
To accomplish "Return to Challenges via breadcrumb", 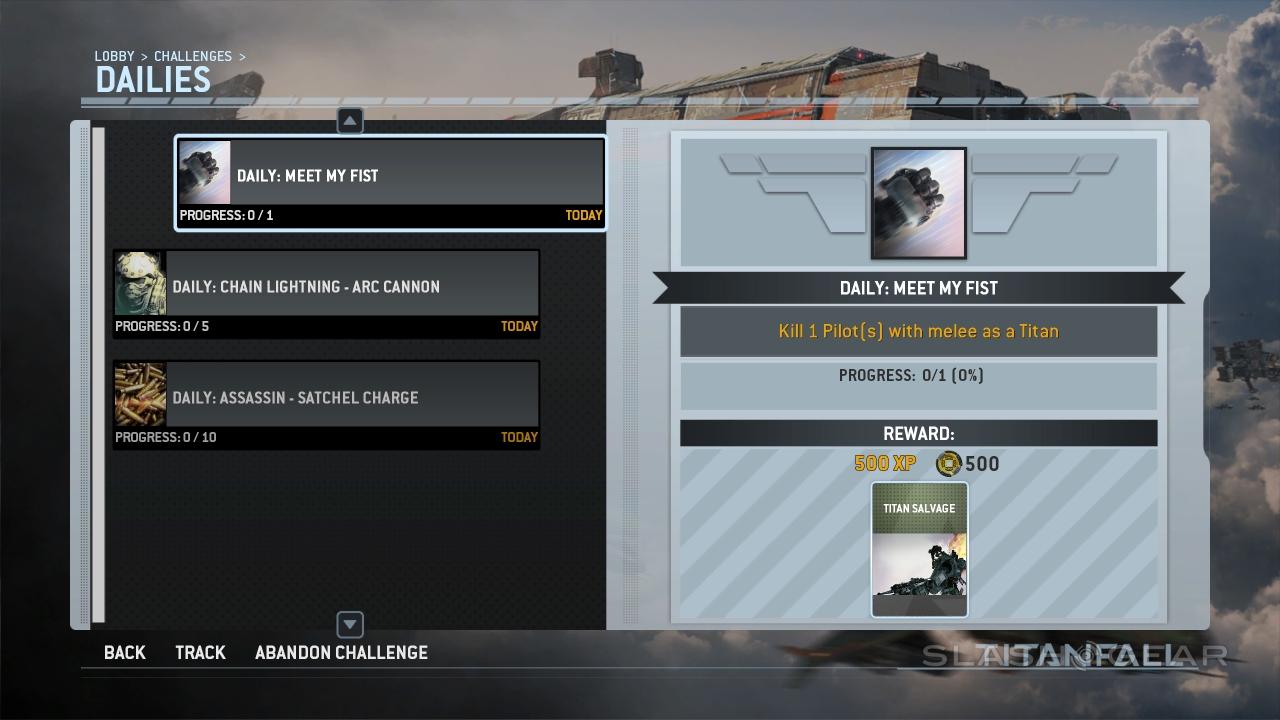I will 192,57.
